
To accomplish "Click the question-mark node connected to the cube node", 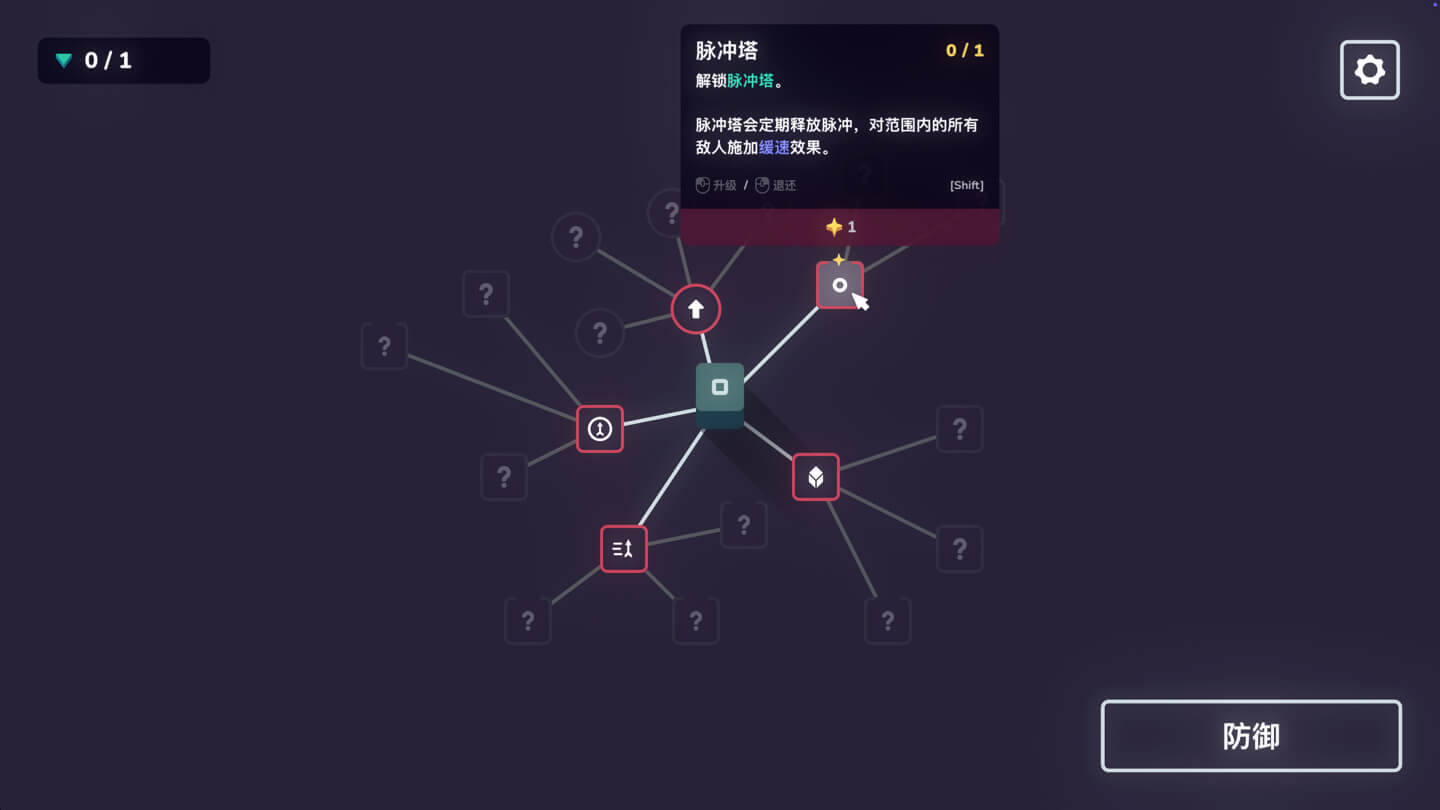I will pyautogui.click(x=960, y=428).
